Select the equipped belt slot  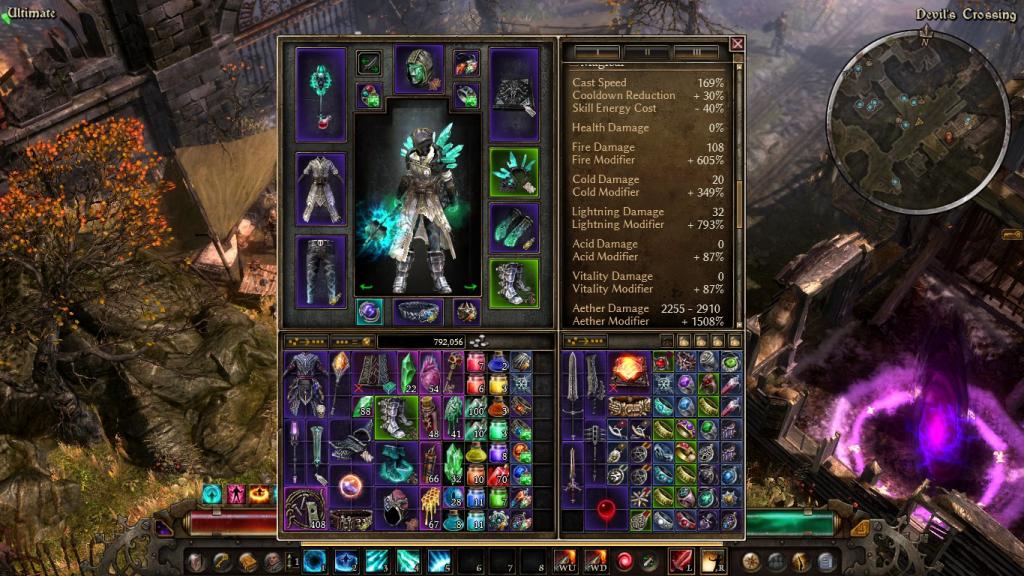click(419, 311)
